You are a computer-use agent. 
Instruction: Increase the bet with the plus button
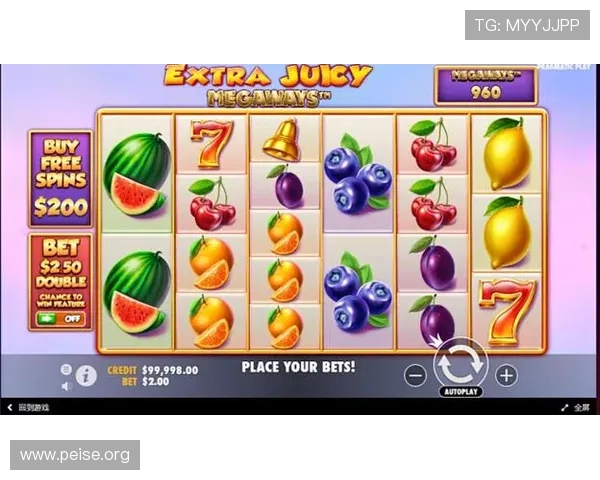pyautogui.click(x=507, y=376)
